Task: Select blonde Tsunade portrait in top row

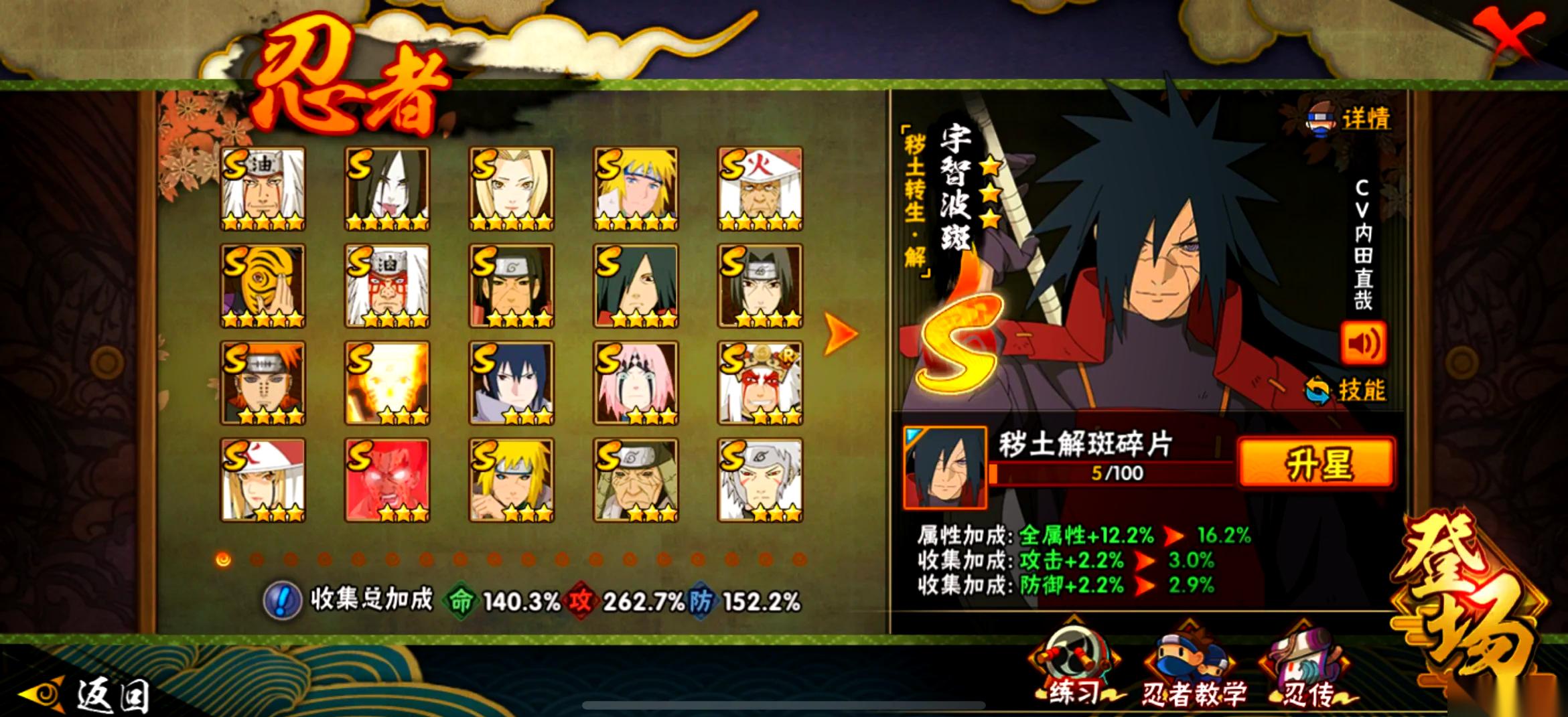Action: pyautogui.click(x=511, y=189)
